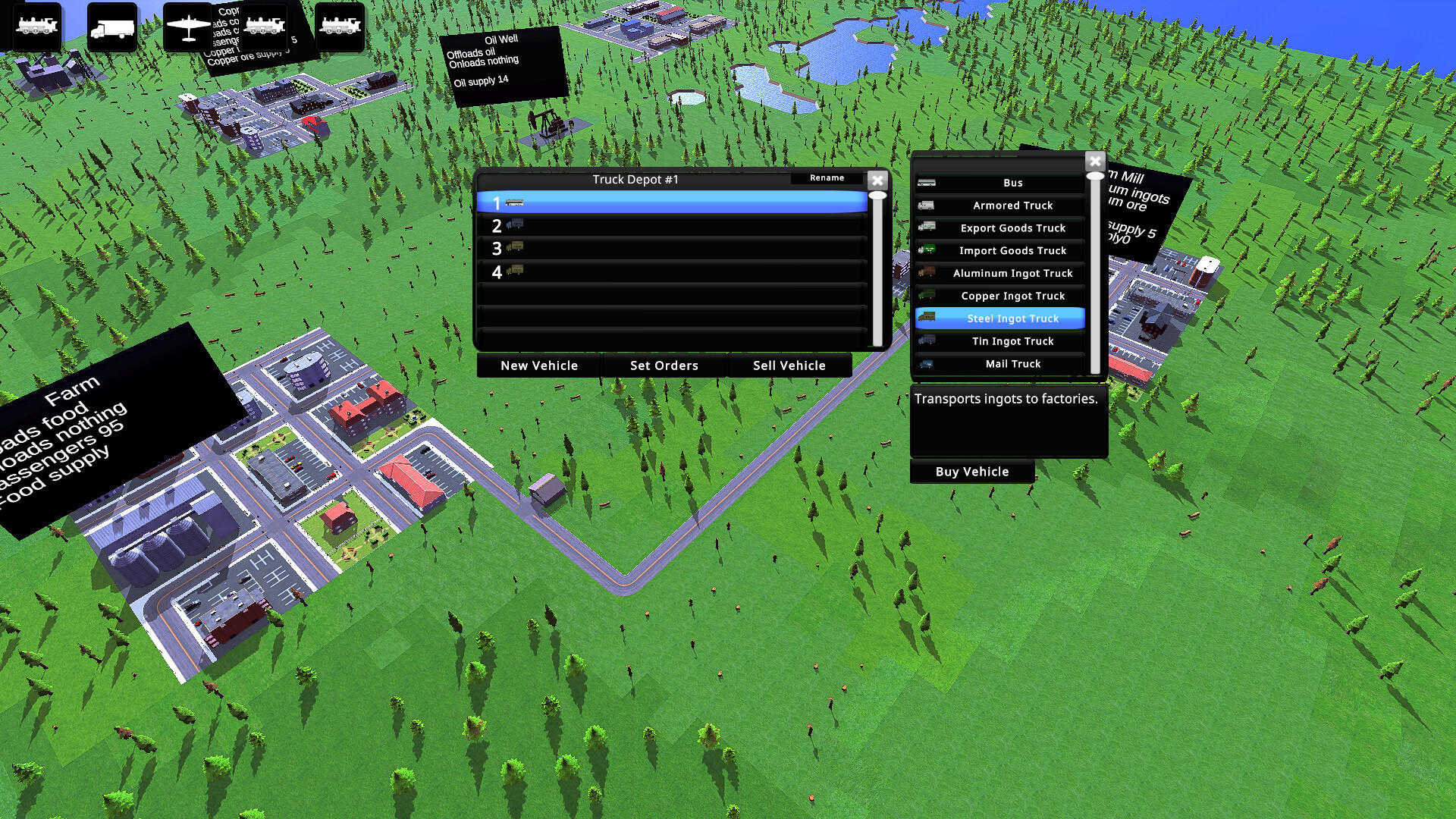The image size is (1456, 819).
Task: Select Aluminum Ingot Truck from the vehicle menu
Action: pyautogui.click(x=1012, y=273)
